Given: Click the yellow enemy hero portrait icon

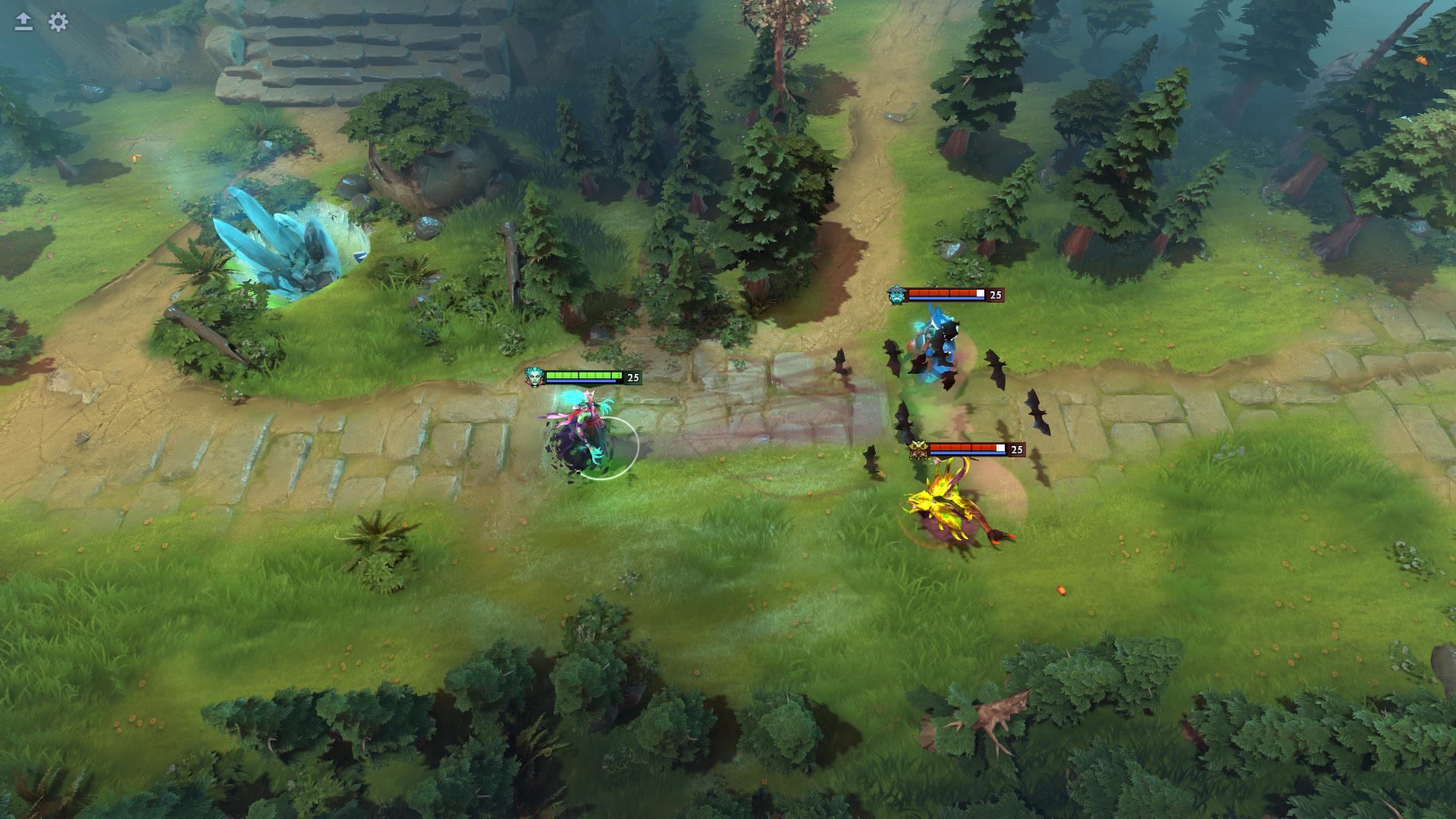Looking at the screenshot, I should coord(920,450).
